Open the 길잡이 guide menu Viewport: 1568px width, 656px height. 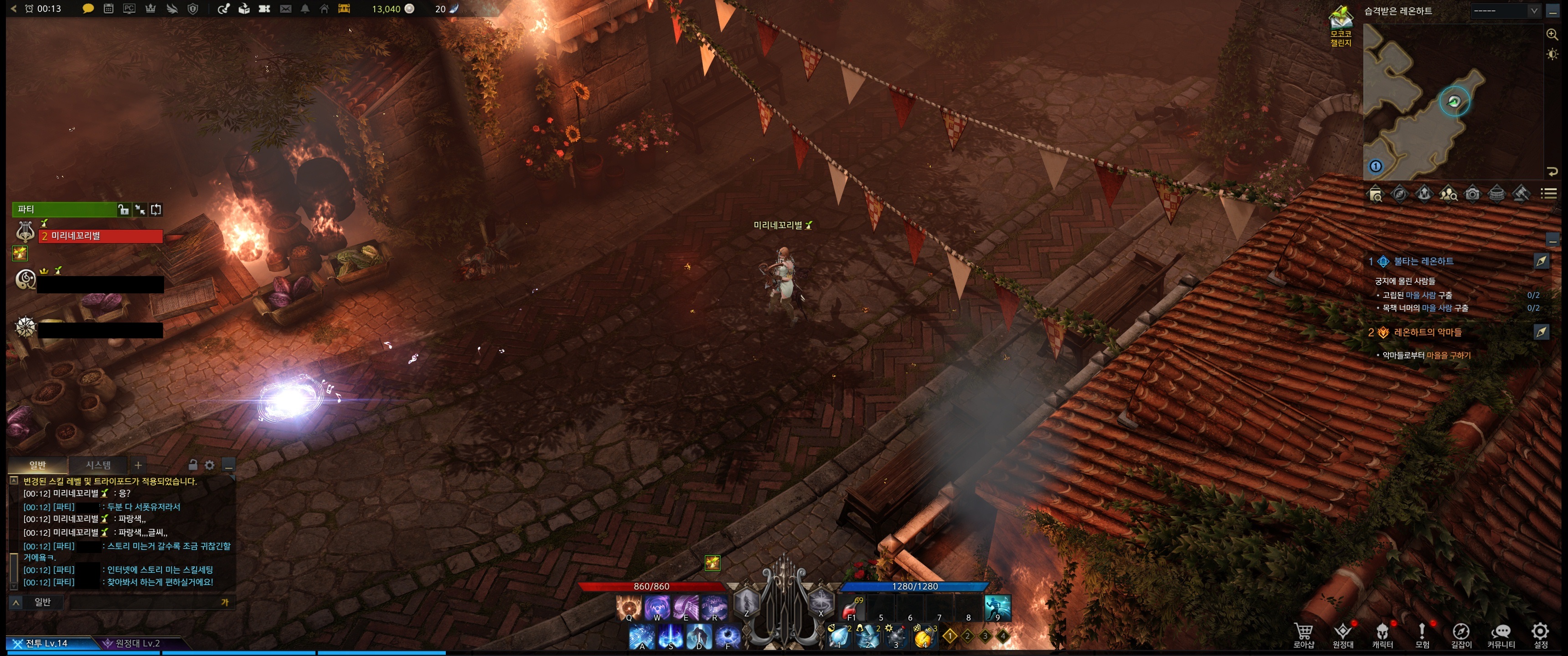coord(1461,635)
